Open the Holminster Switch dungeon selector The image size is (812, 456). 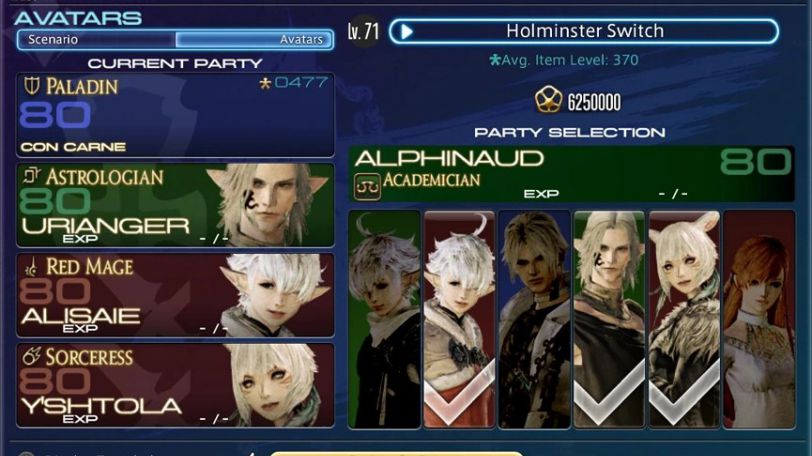point(583,31)
